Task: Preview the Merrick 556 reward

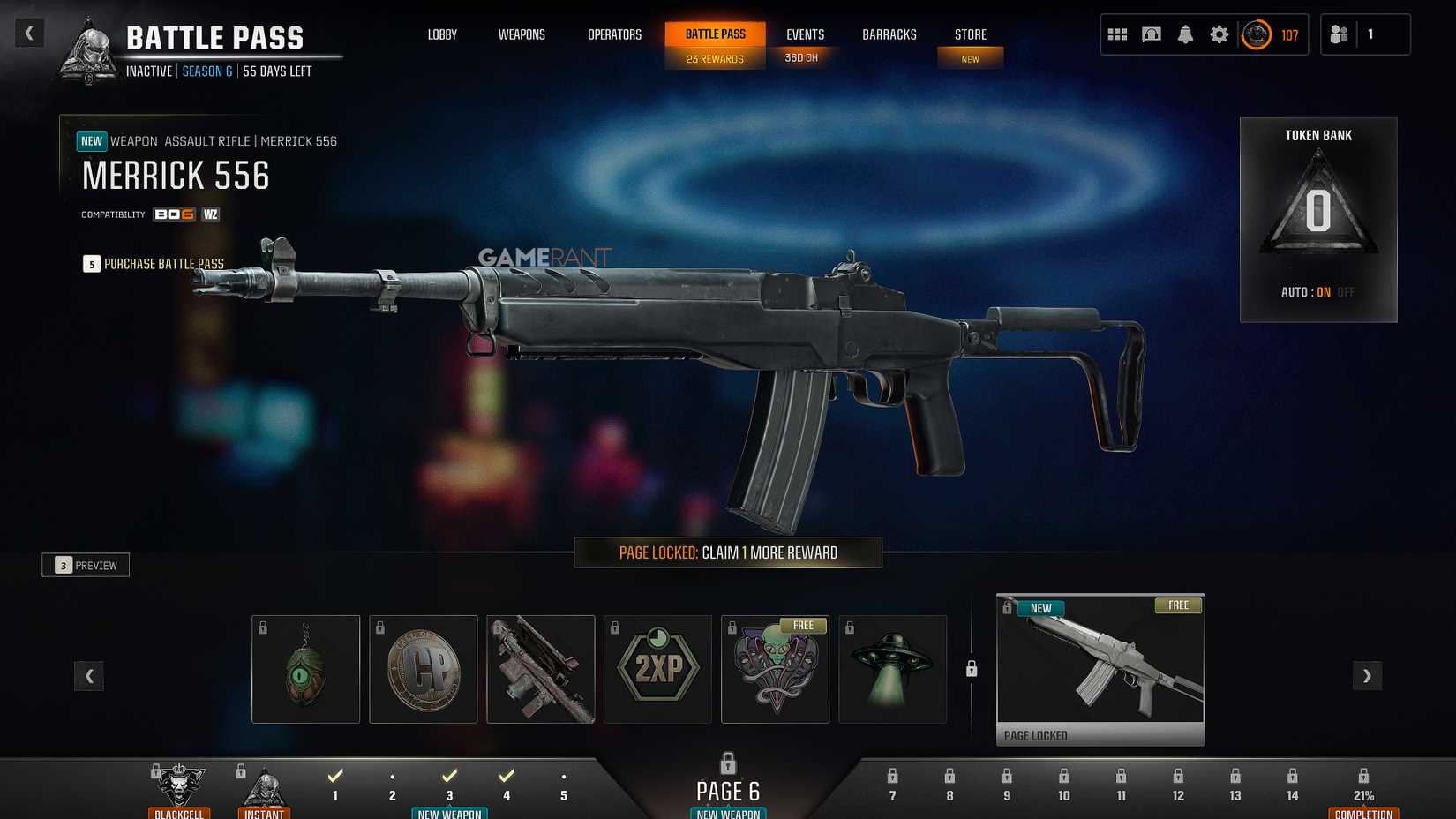Action: (86, 566)
